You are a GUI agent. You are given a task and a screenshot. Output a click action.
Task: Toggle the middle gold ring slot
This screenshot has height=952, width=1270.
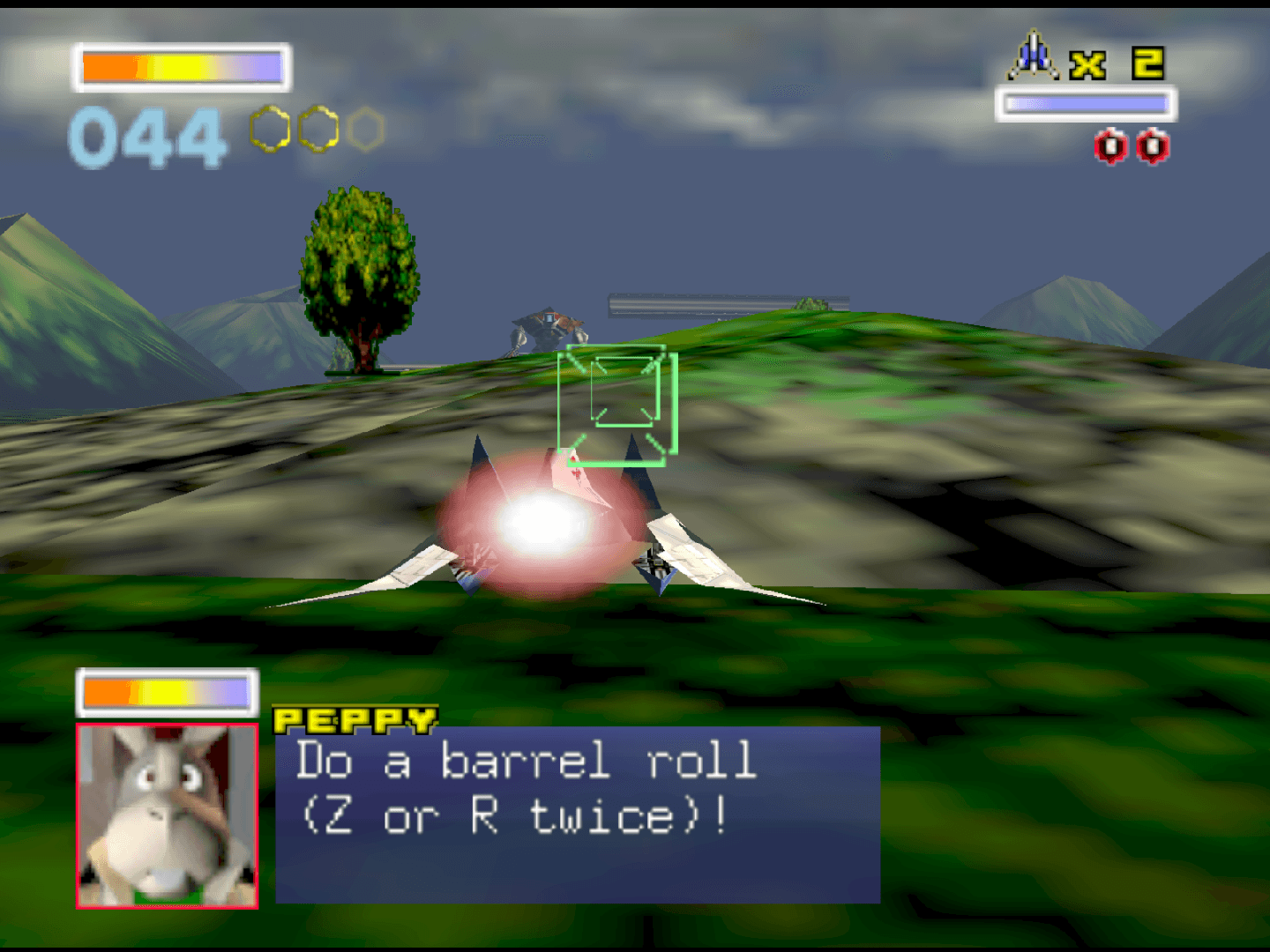(317, 129)
